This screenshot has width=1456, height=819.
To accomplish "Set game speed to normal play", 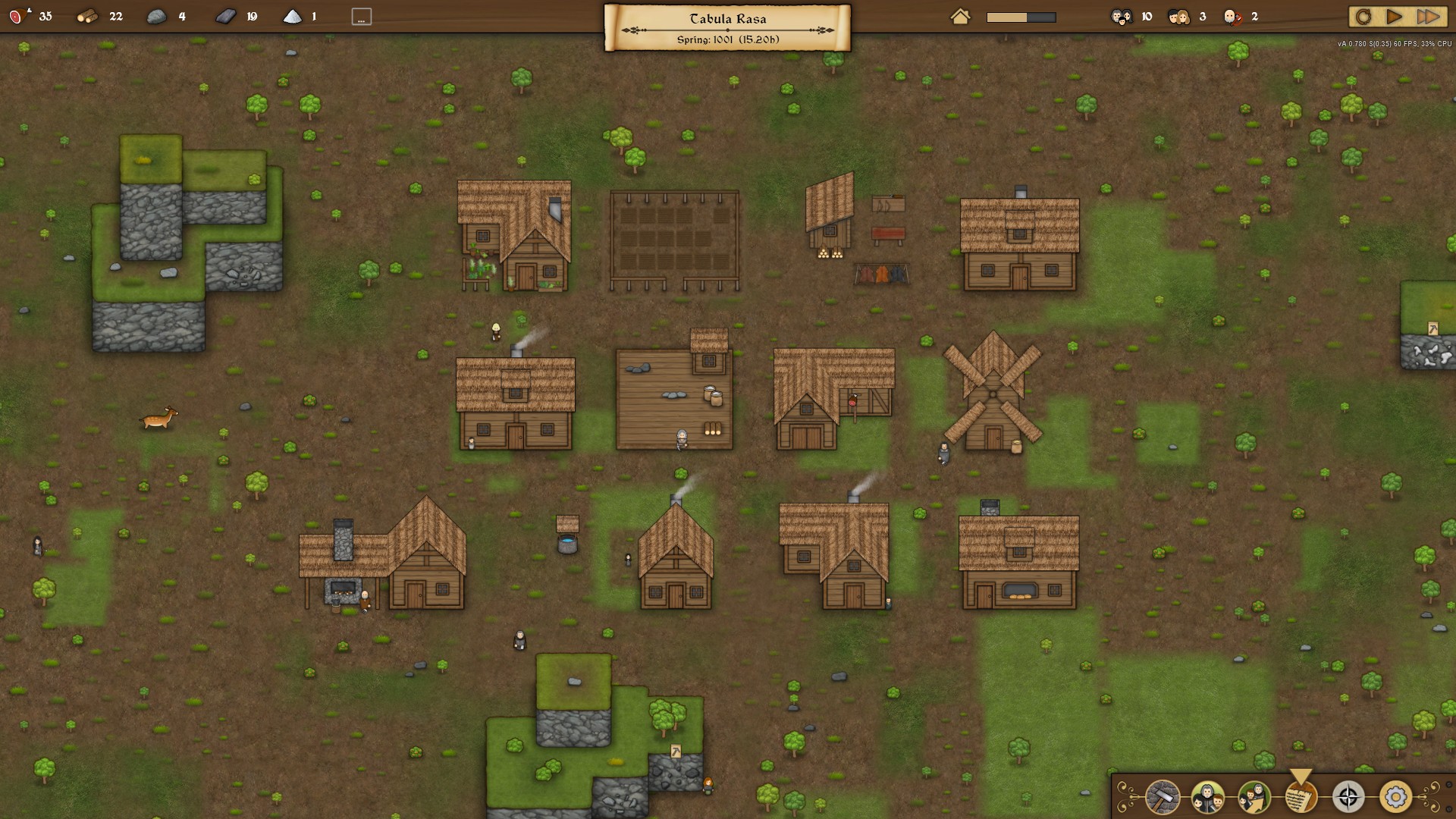I will (1394, 17).
